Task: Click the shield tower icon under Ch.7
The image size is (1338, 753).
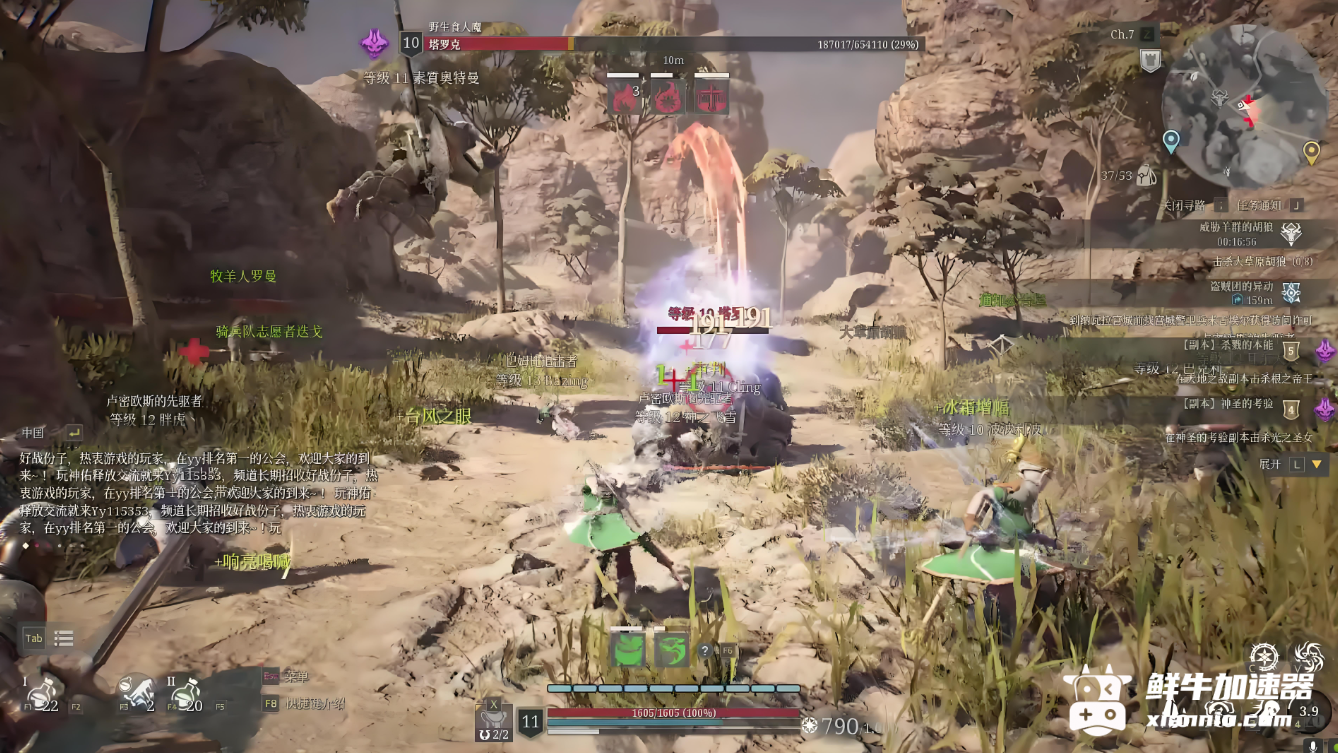Action: (x=1149, y=61)
